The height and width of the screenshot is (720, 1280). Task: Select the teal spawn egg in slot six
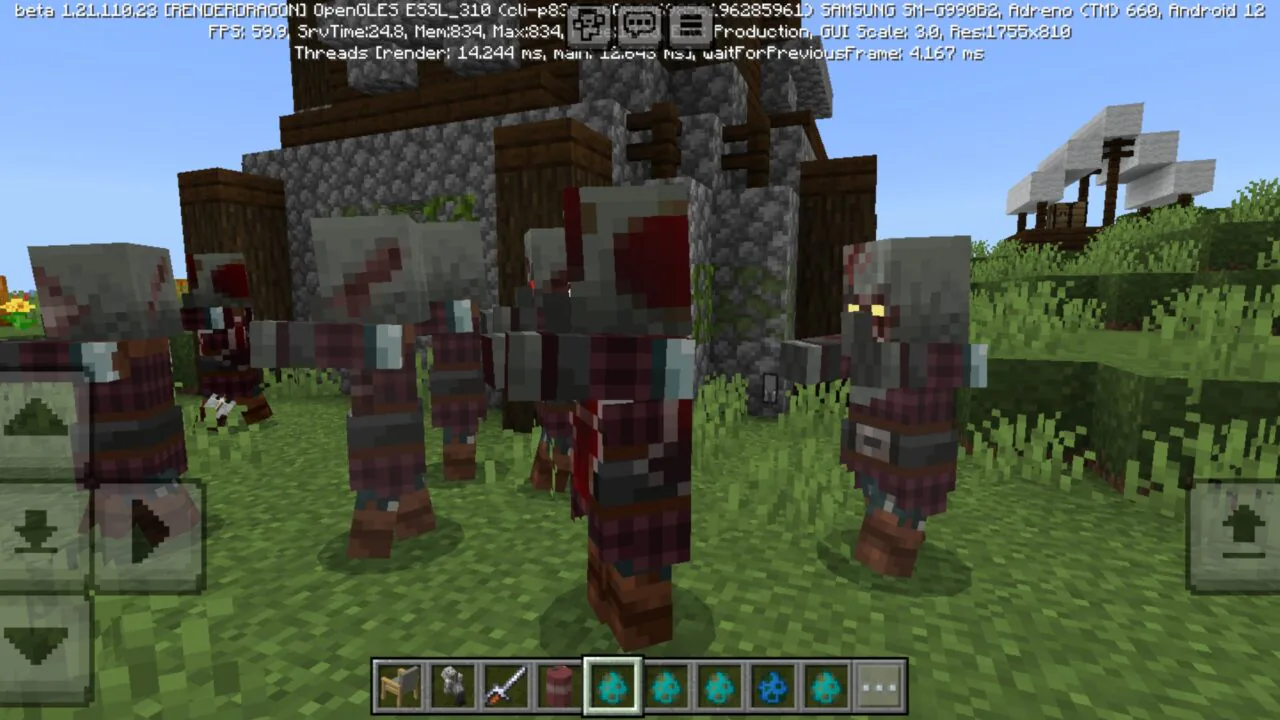click(666, 684)
